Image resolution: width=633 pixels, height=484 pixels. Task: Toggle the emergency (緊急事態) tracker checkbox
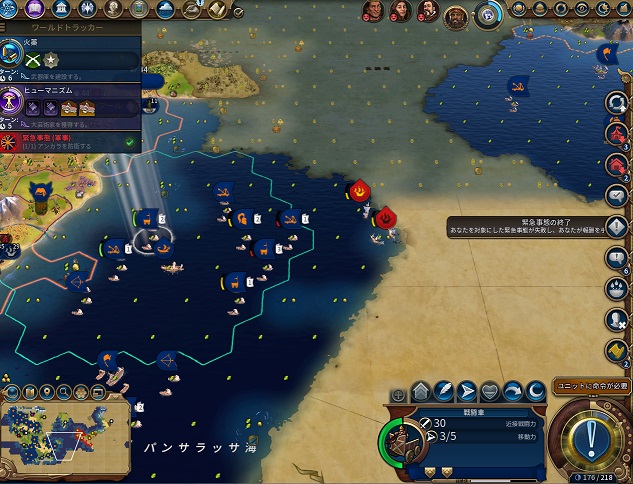click(129, 143)
